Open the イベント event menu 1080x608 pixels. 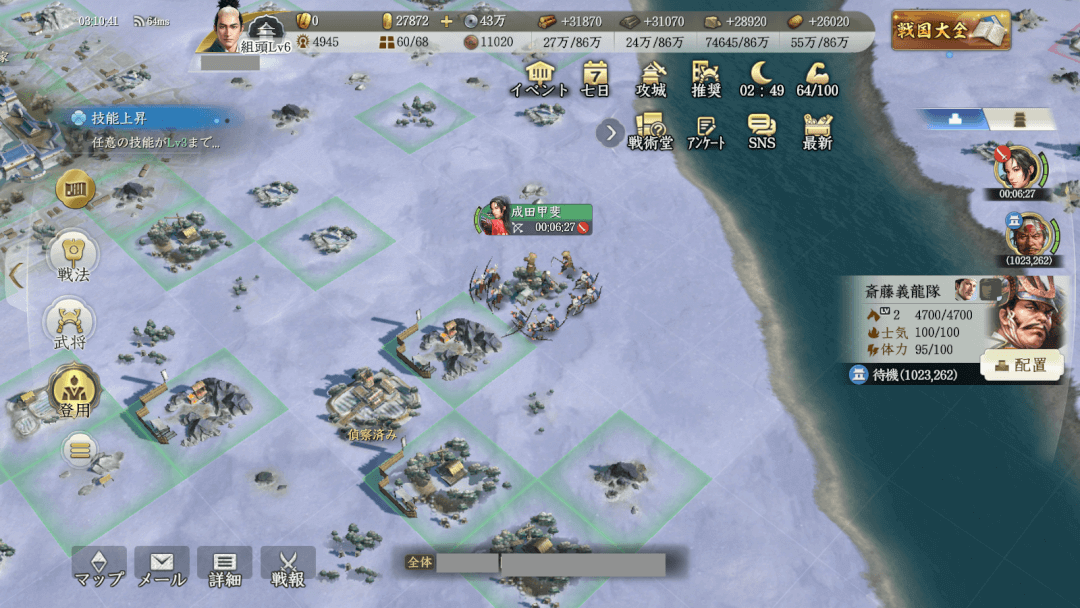pos(540,78)
